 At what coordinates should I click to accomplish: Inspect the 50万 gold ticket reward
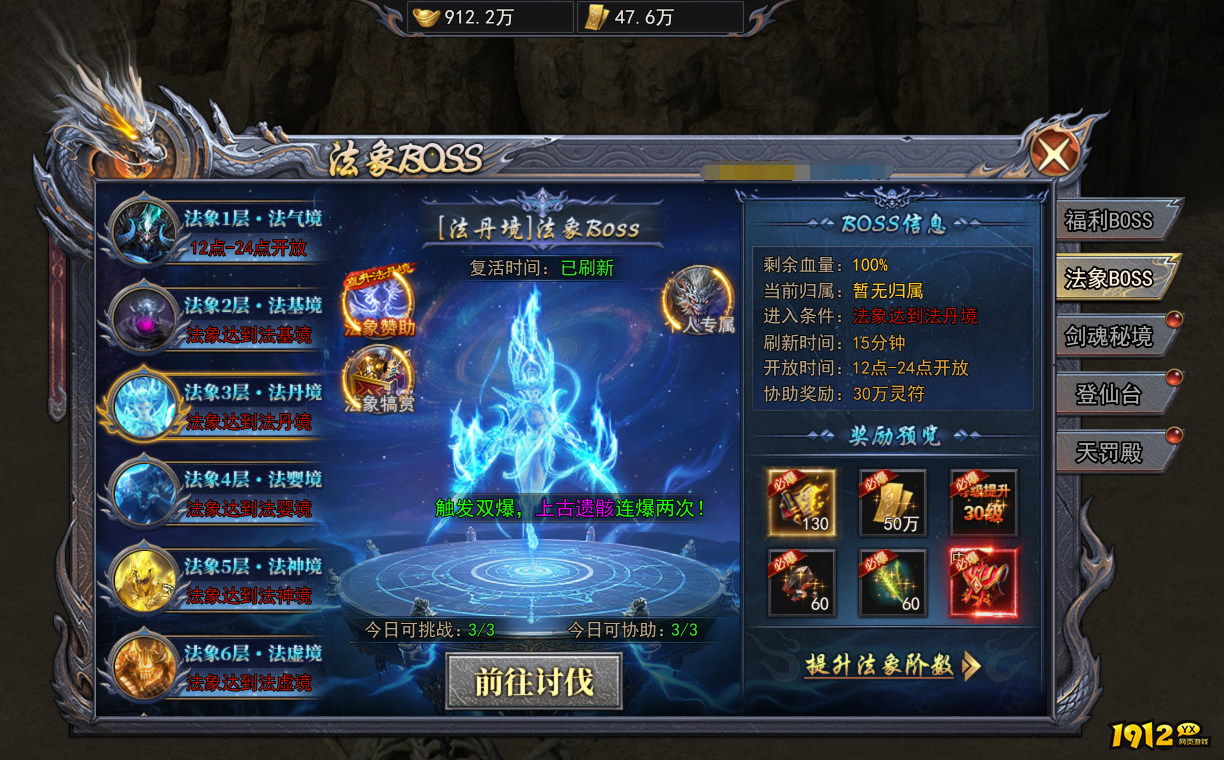pyautogui.click(x=892, y=502)
